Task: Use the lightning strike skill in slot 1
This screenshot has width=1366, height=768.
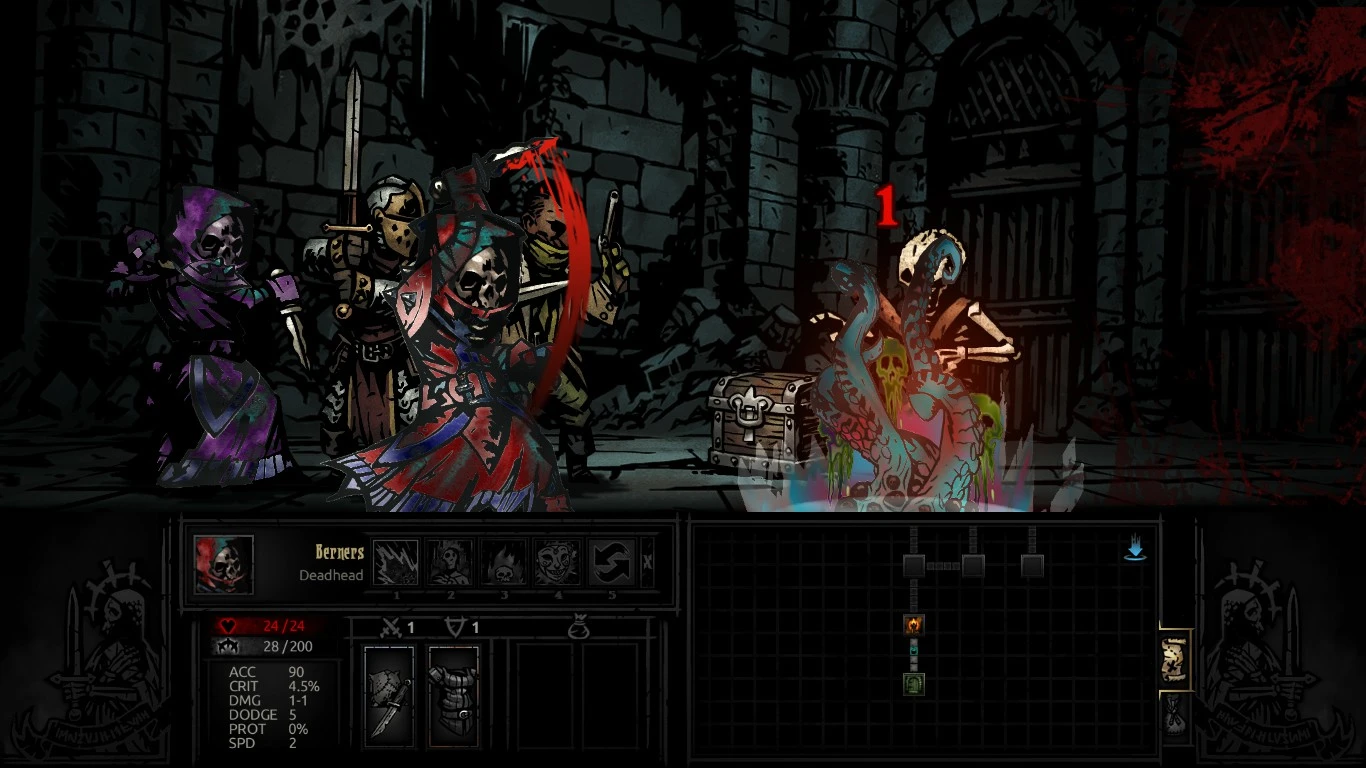Action: point(396,563)
